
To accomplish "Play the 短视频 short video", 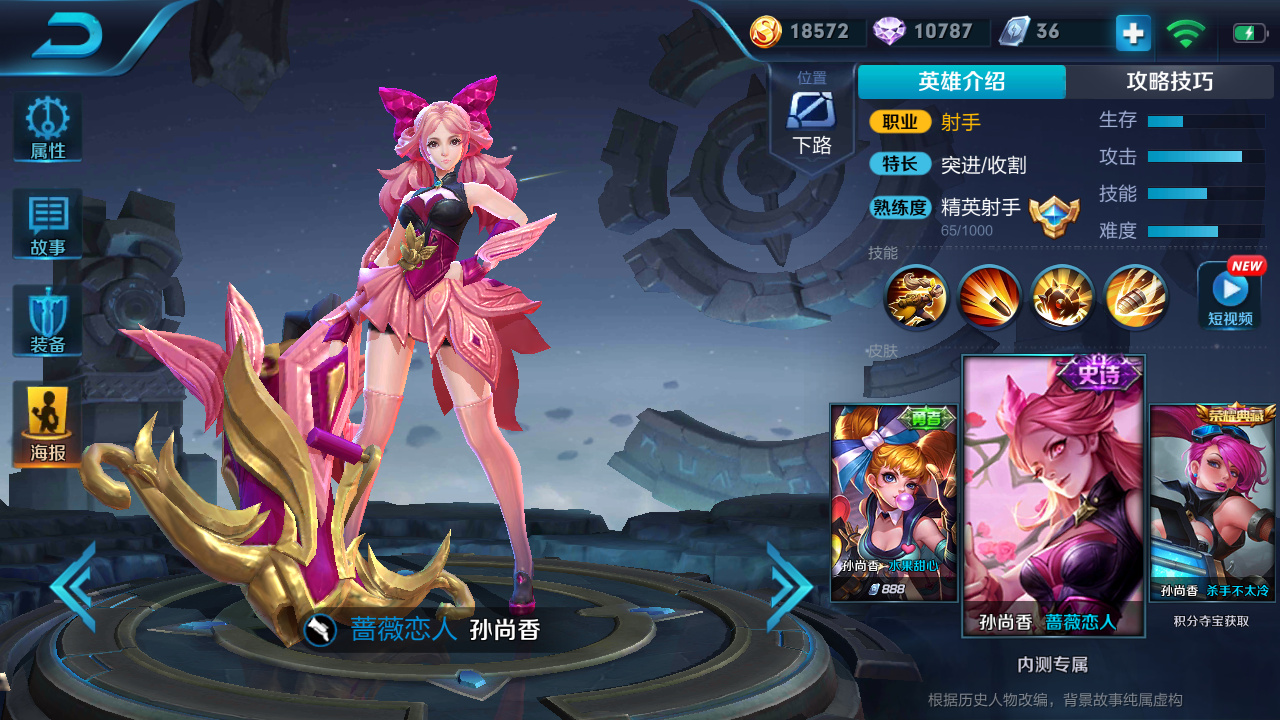I will [1229, 295].
